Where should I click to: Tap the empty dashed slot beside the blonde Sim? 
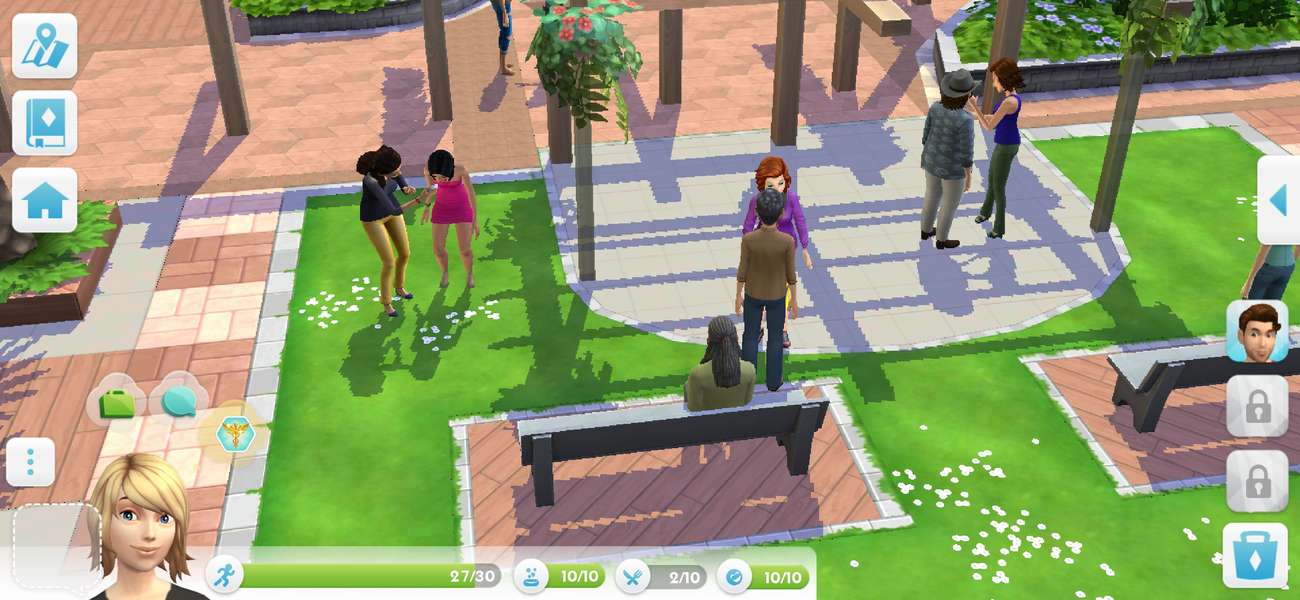click(x=56, y=546)
